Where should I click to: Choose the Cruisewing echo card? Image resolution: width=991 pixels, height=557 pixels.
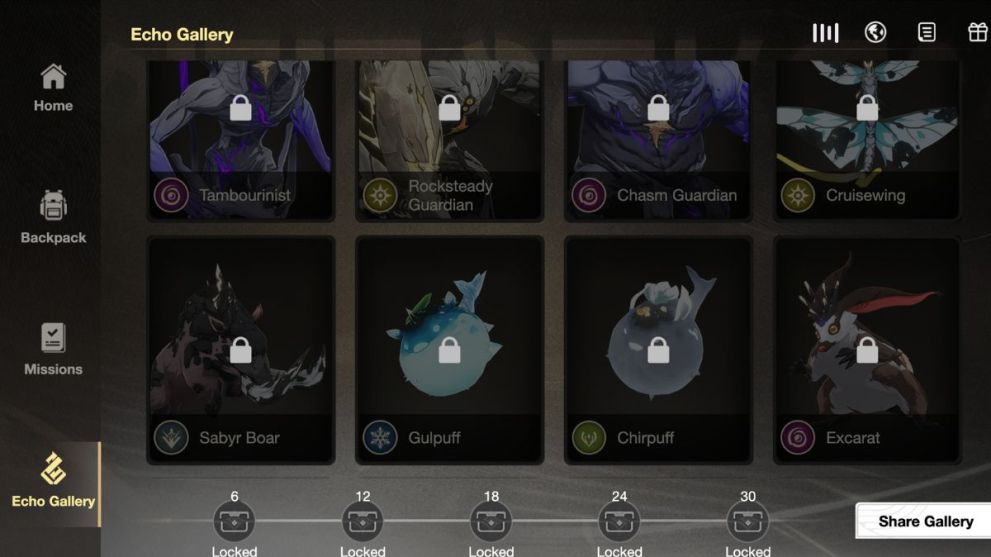point(867,140)
